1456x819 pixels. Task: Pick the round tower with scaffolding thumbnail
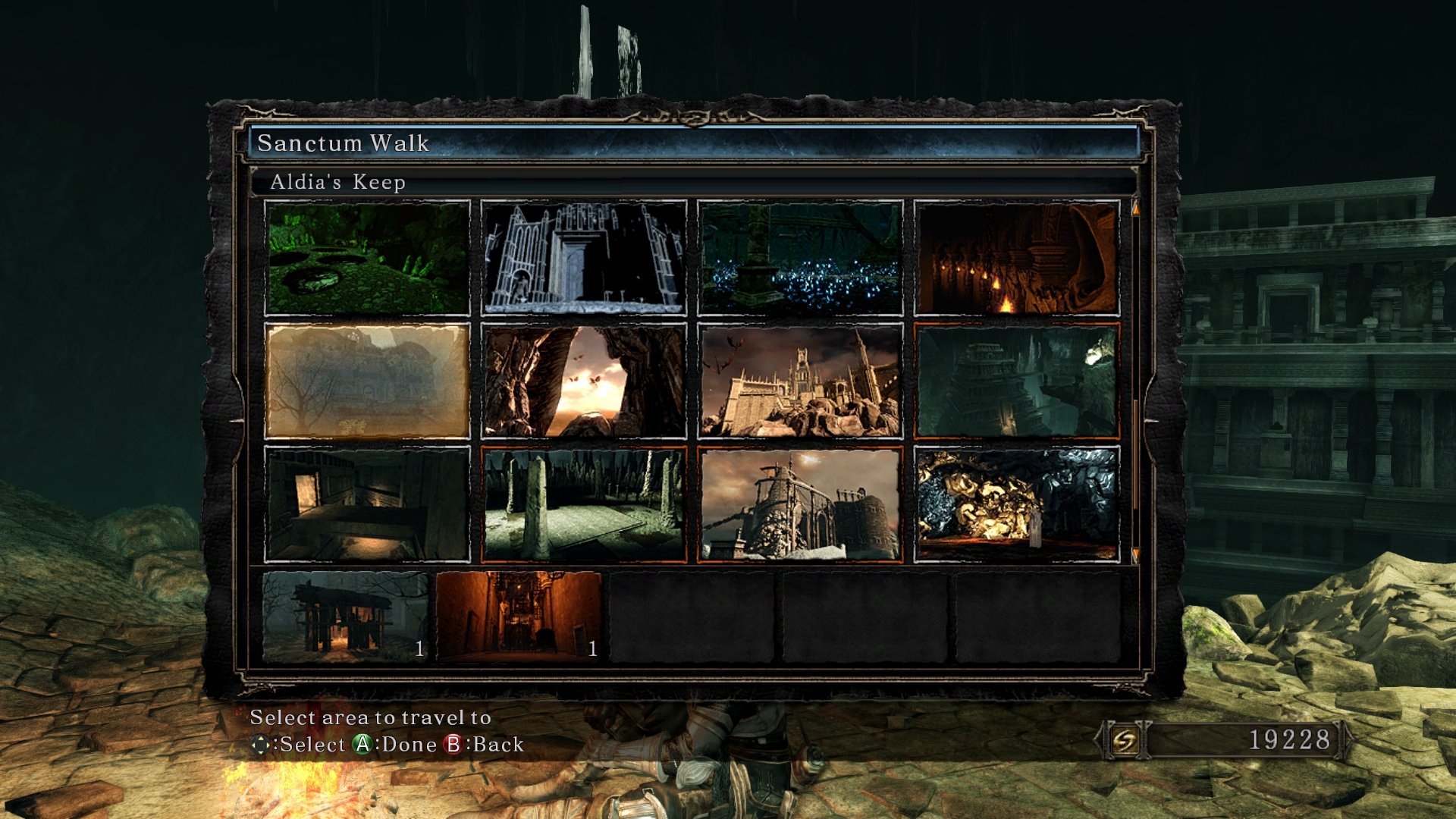[x=800, y=504]
